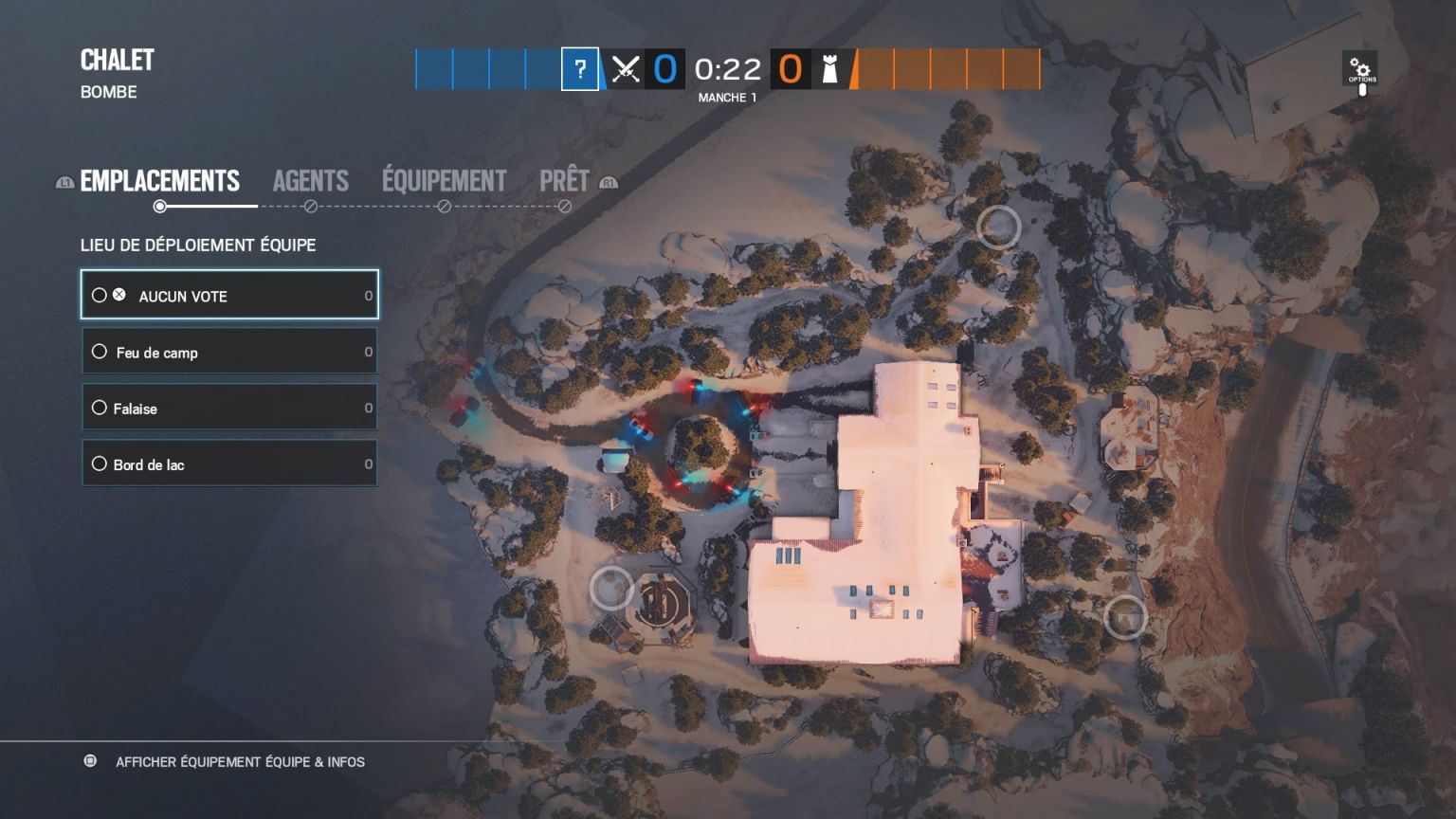1456x819 pixels.
Task: Select the spawn circle at top of map
Action: click(x=998, y=227)
